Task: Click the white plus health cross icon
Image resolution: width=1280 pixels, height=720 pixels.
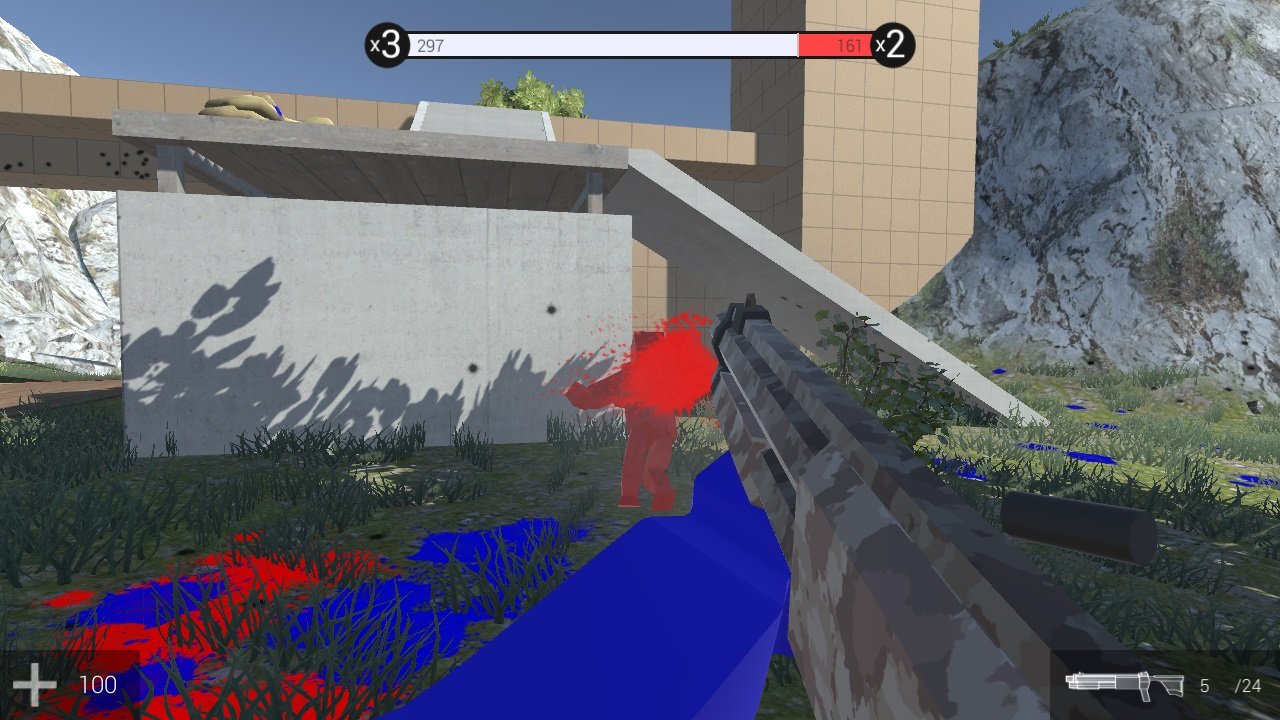Action: pyautogui.click(x=34, y=684)
